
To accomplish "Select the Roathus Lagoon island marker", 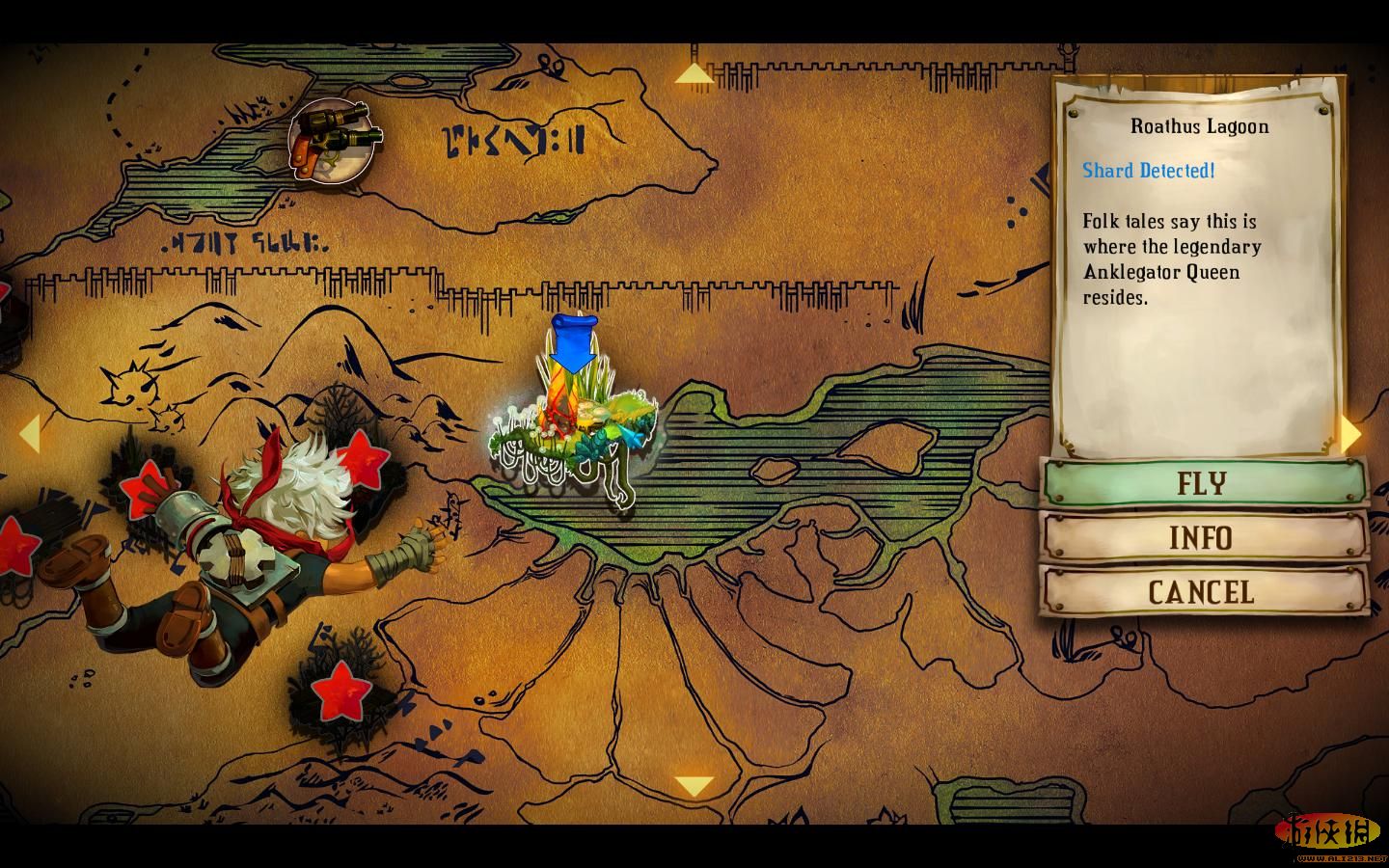I will coord(575,424).
